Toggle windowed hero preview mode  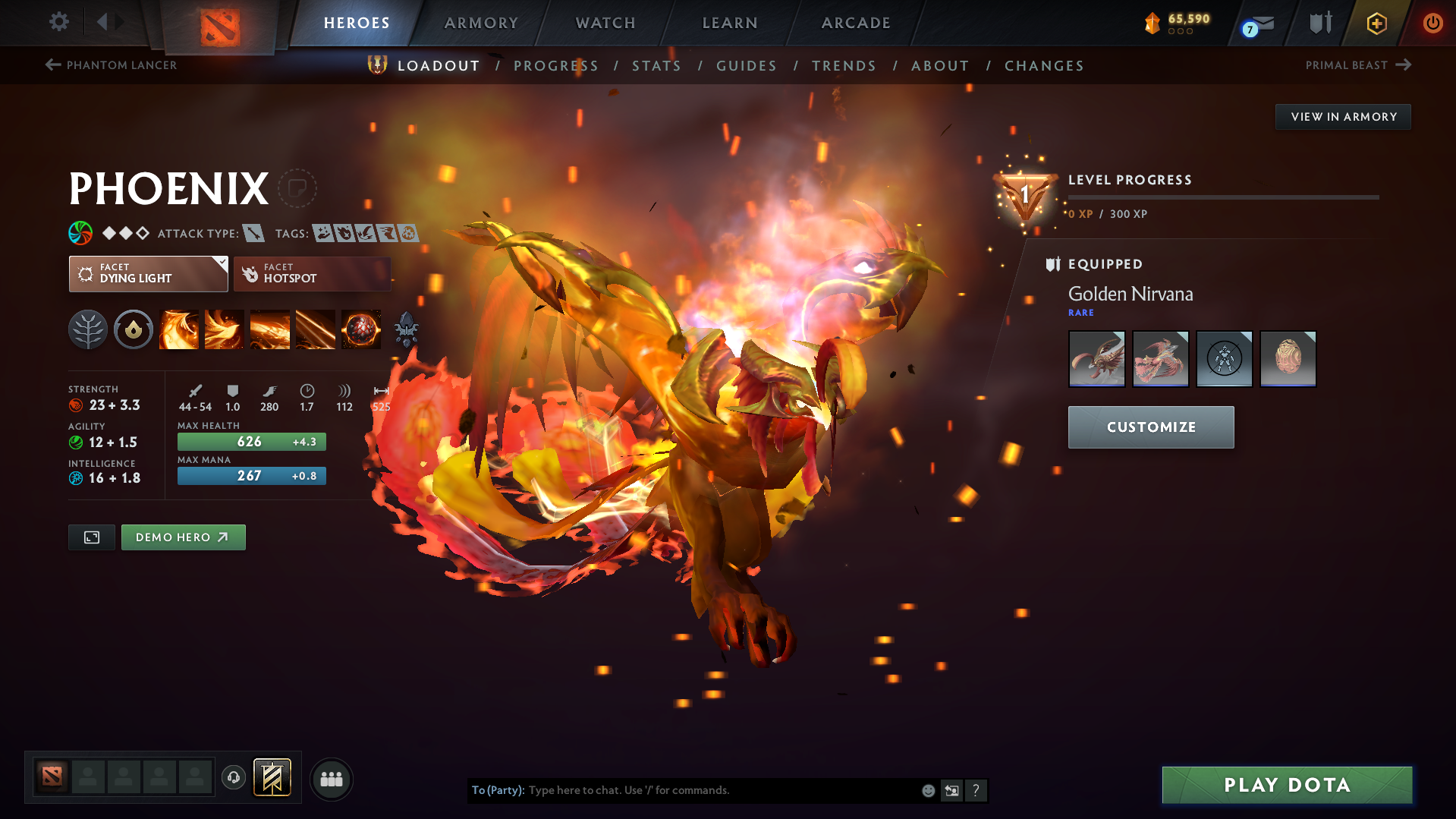pyautogui.click(x=91, y=537)
